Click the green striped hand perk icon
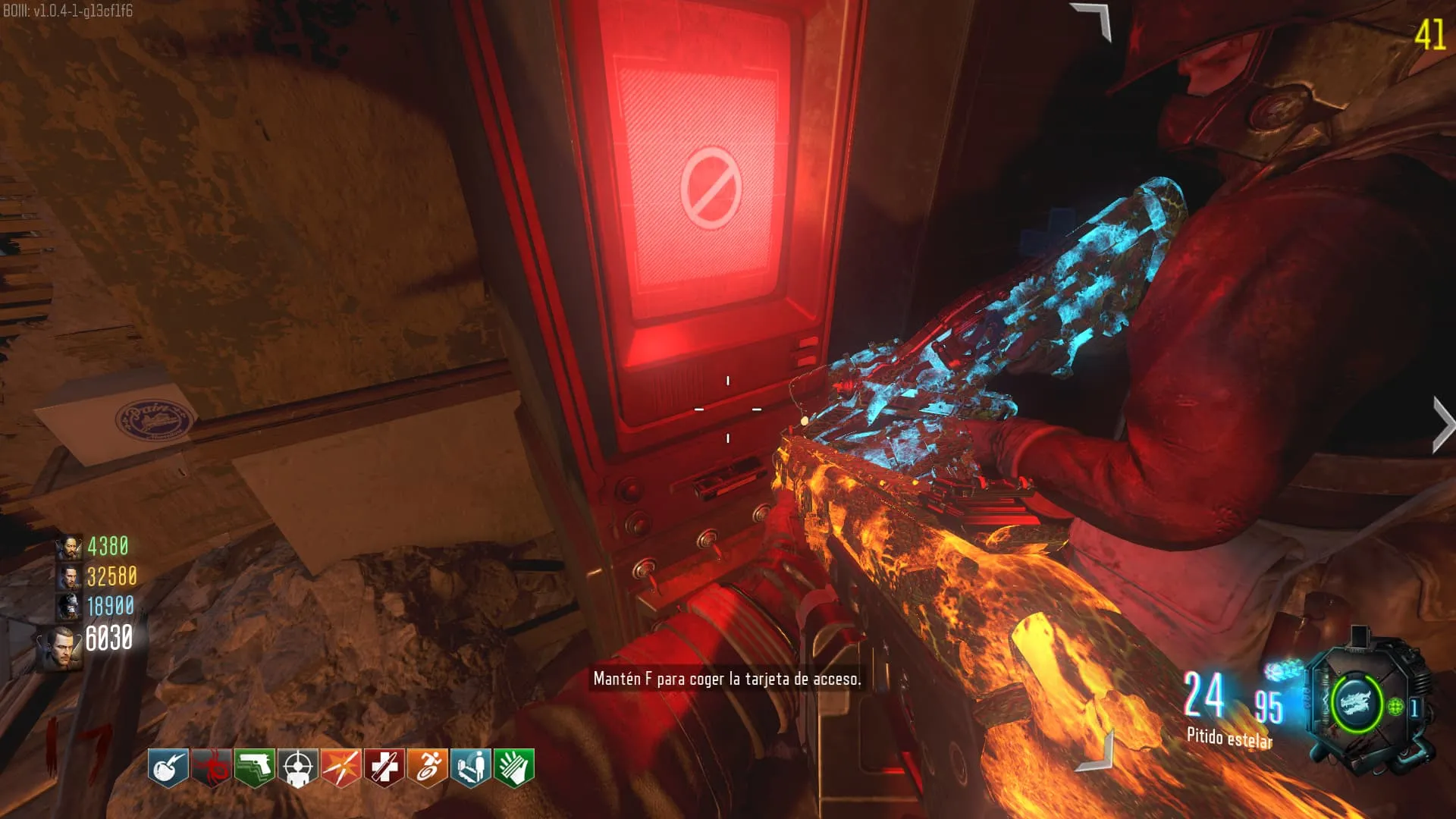Screen dimensions: 1456x819 click(514, 767)
